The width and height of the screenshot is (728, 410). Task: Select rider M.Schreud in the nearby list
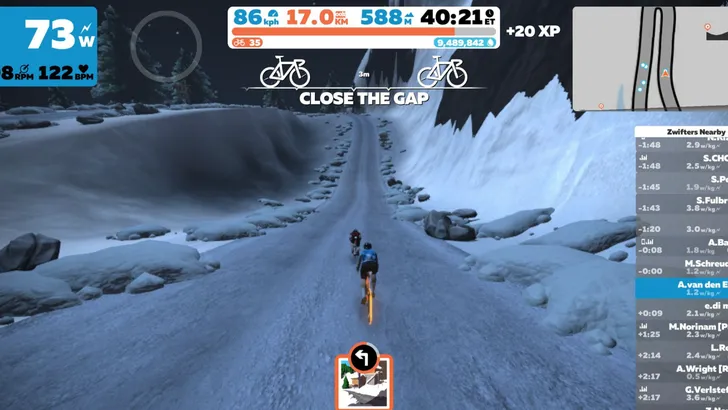click(x=682, y=267)
